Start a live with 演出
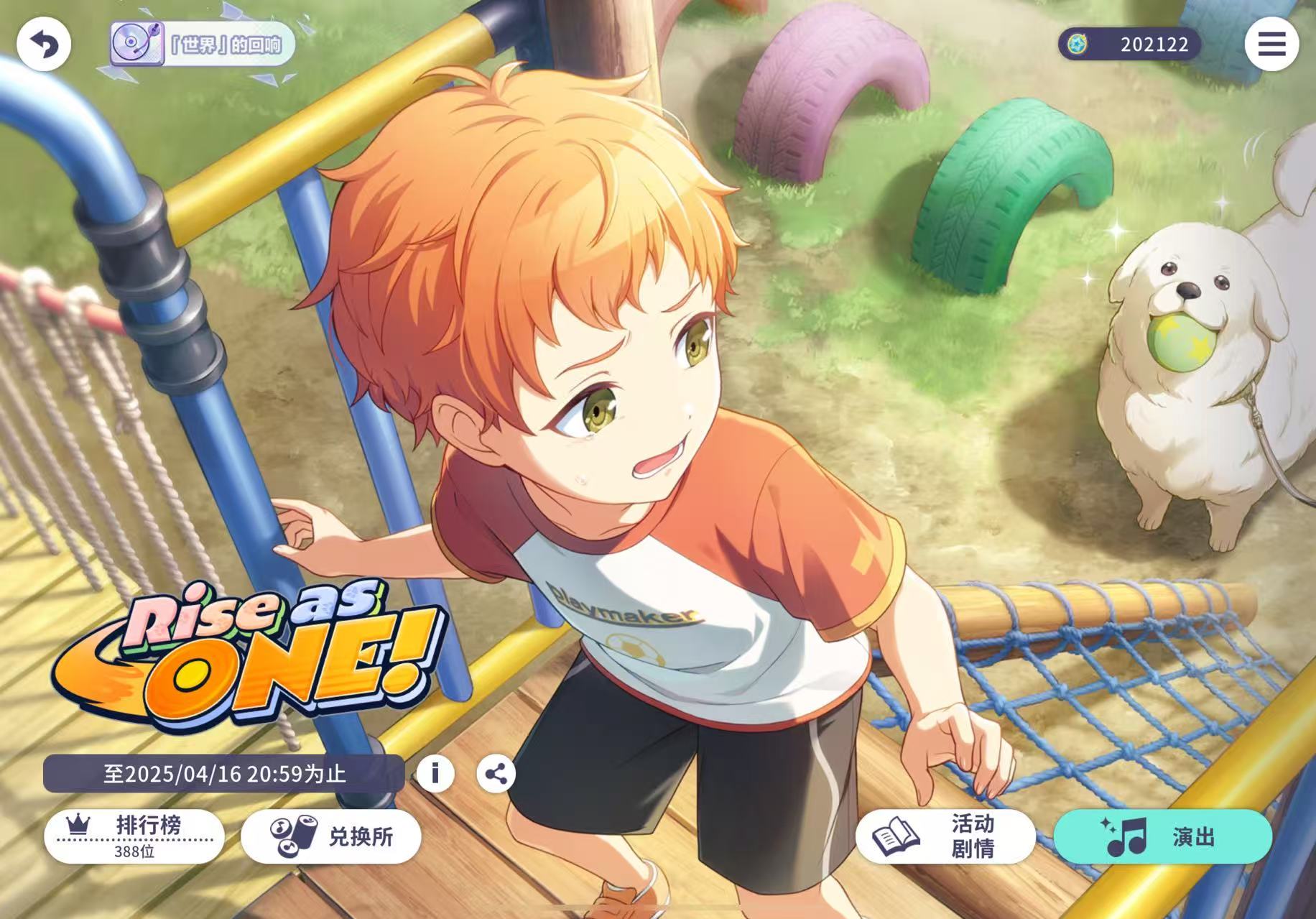 pos(1162,836)
